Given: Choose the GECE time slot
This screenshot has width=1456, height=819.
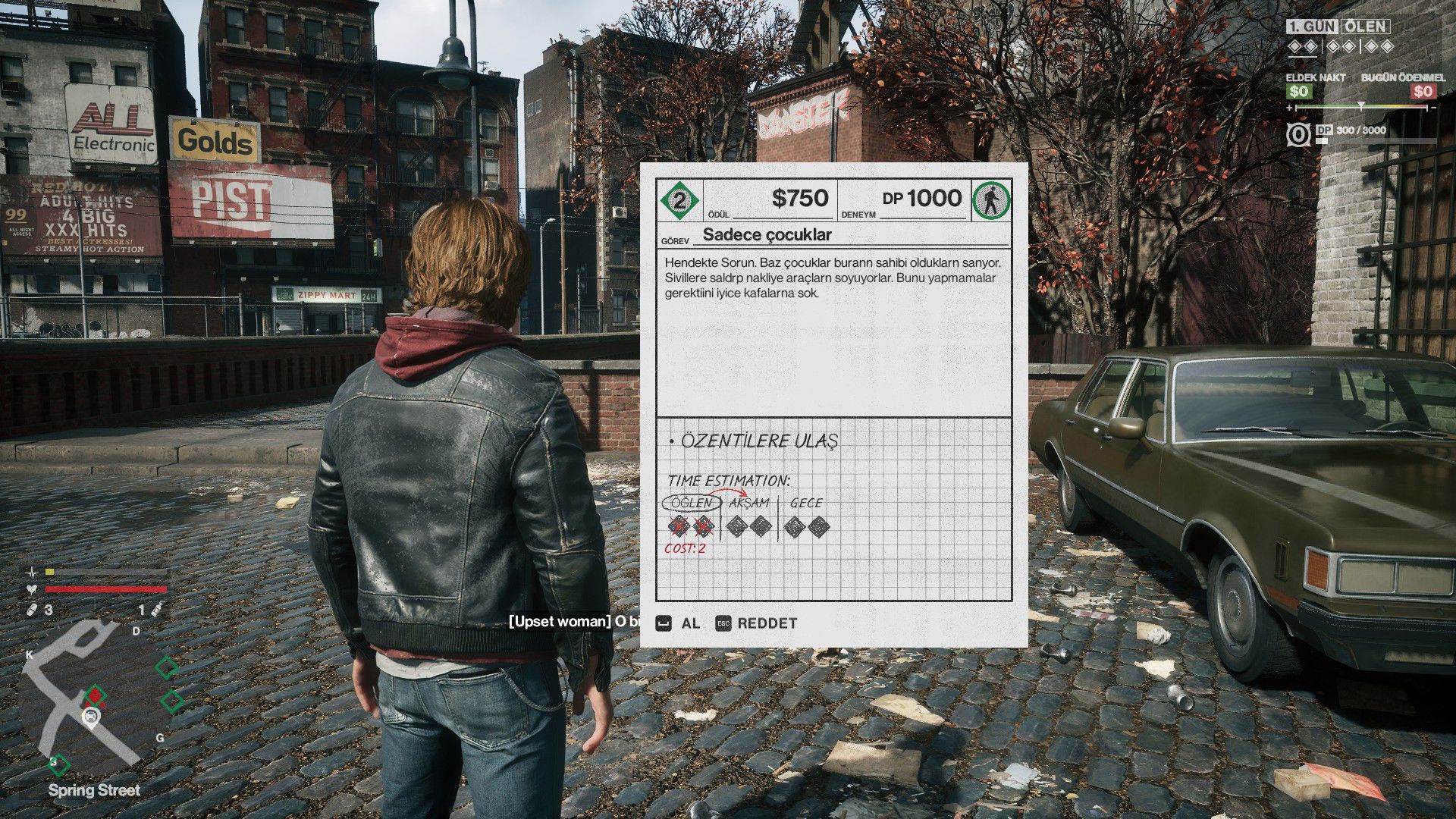Looking at the screenshot, I should (x=806, y=503).
